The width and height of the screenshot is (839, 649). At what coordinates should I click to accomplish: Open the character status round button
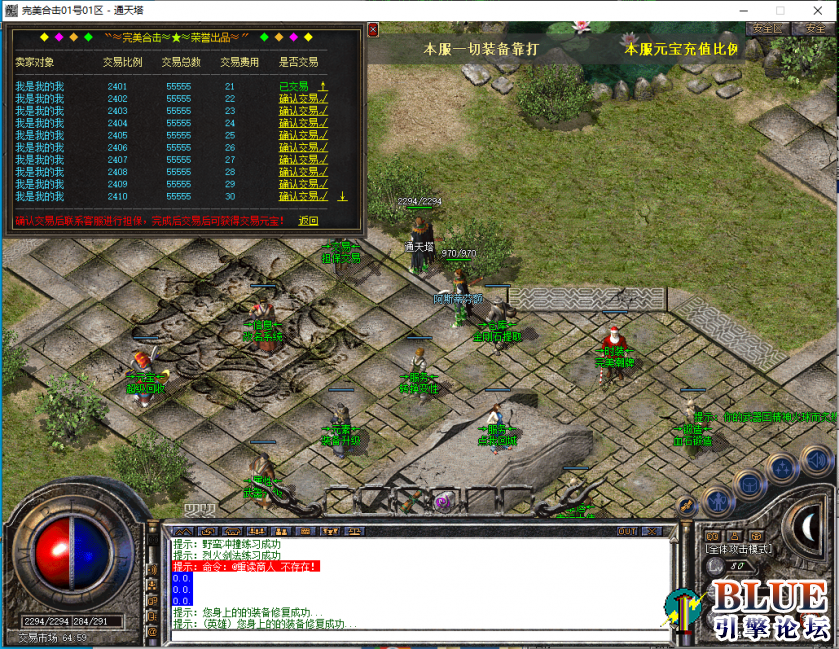717,499
